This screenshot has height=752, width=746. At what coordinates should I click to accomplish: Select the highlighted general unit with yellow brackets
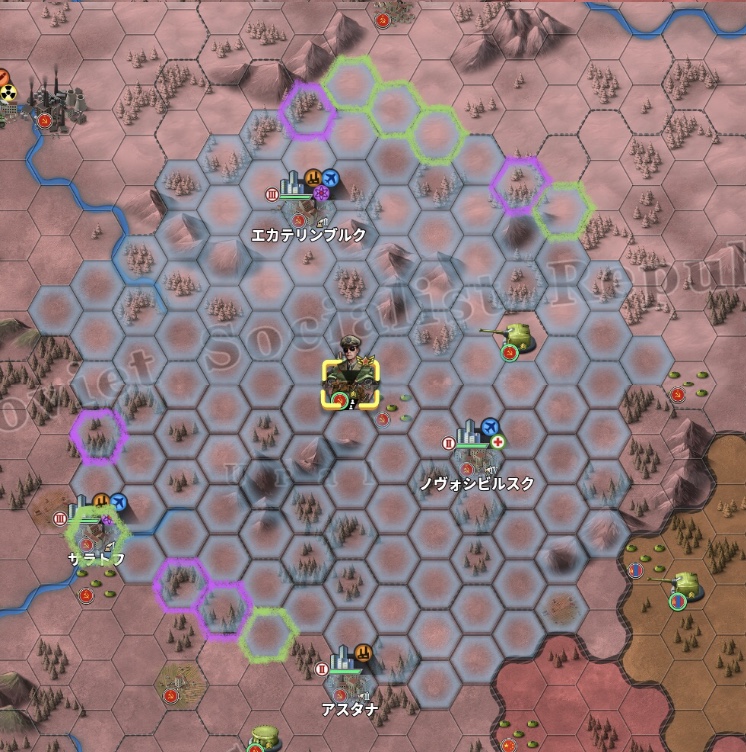[350, 383]
